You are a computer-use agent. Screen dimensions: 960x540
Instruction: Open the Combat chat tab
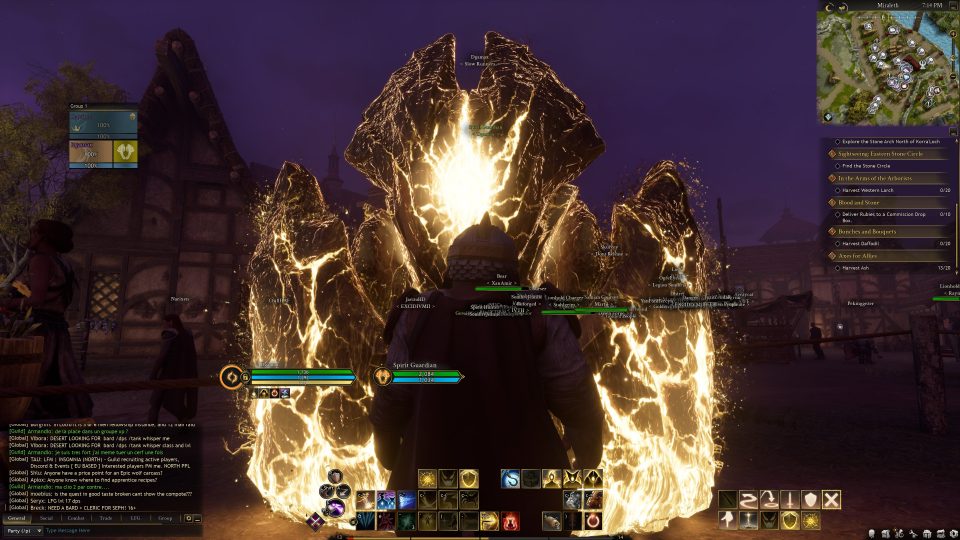tap(76, 518)
